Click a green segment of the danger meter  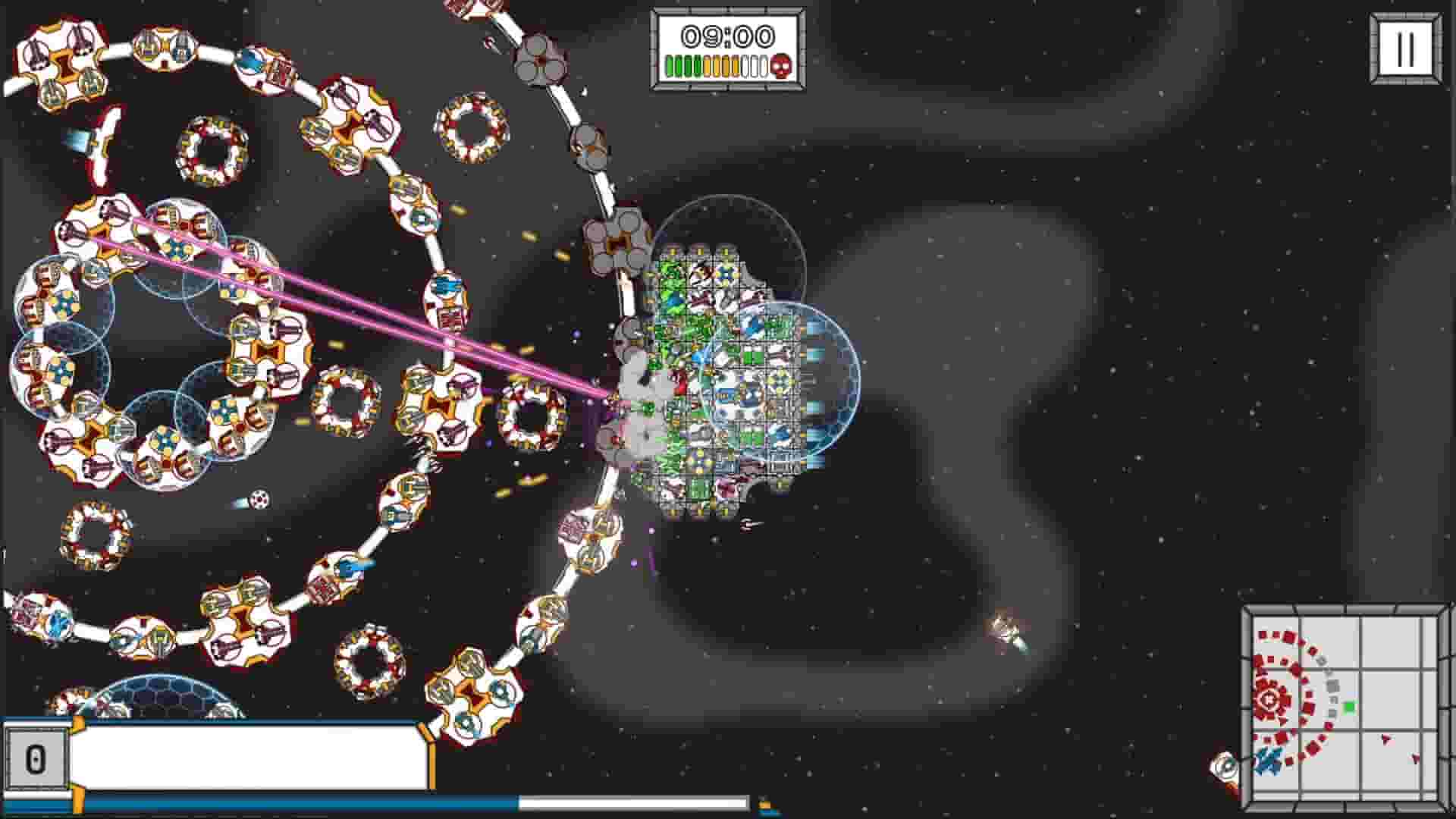pos(679,67)
